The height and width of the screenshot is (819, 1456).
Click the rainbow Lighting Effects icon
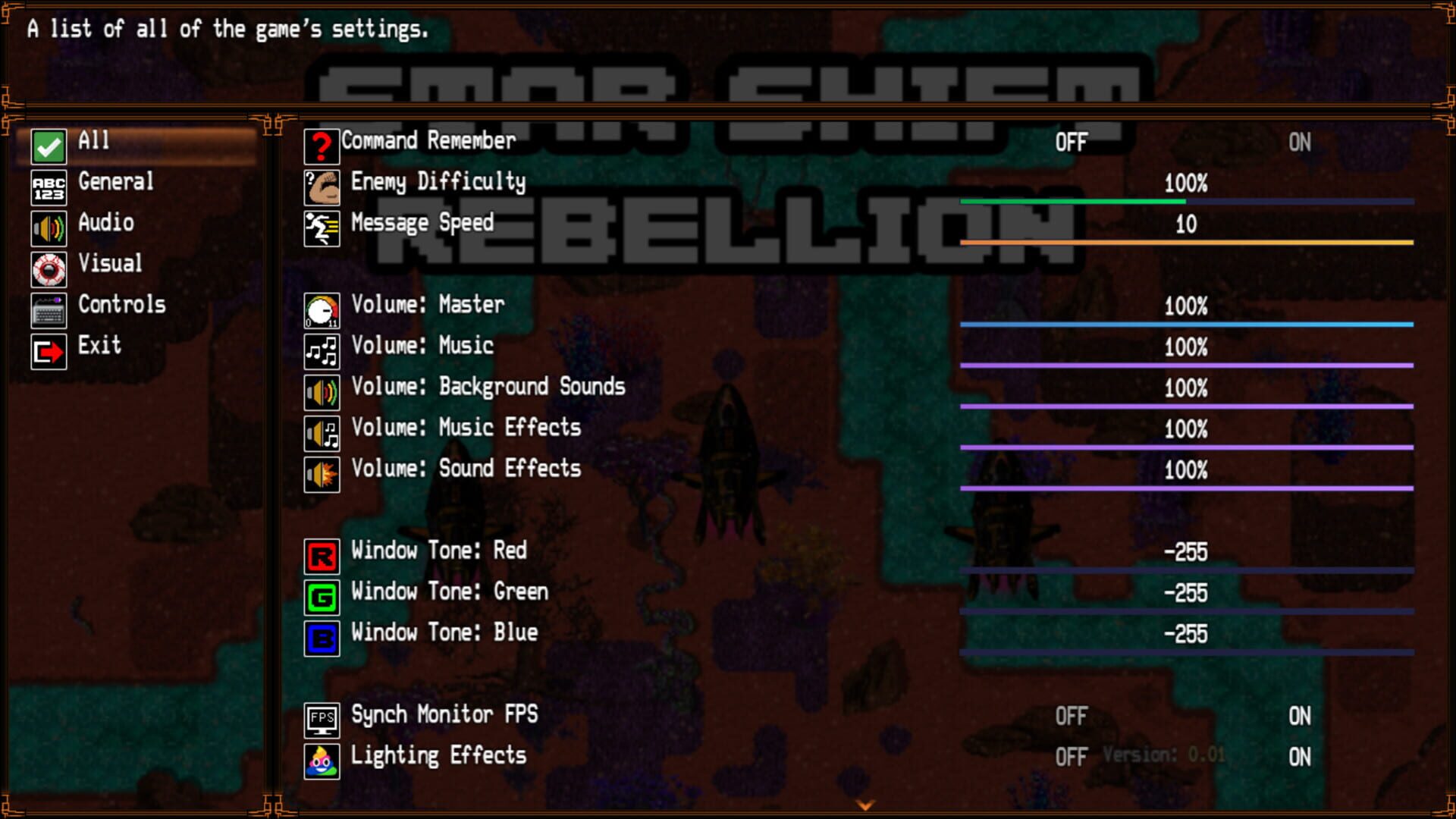click(x=322, y=761)
